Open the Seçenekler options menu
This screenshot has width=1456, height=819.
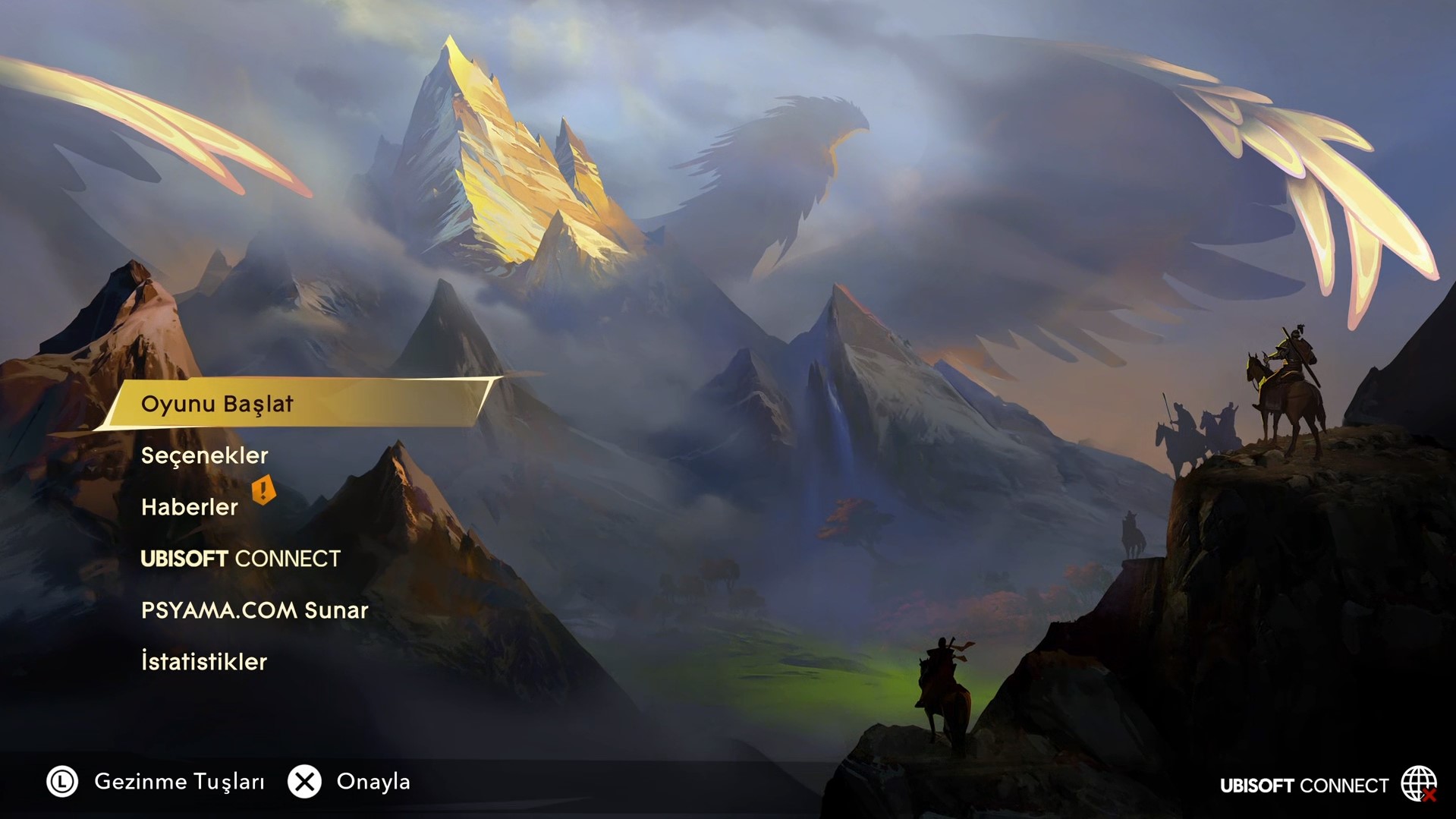(x=205, y=455)
